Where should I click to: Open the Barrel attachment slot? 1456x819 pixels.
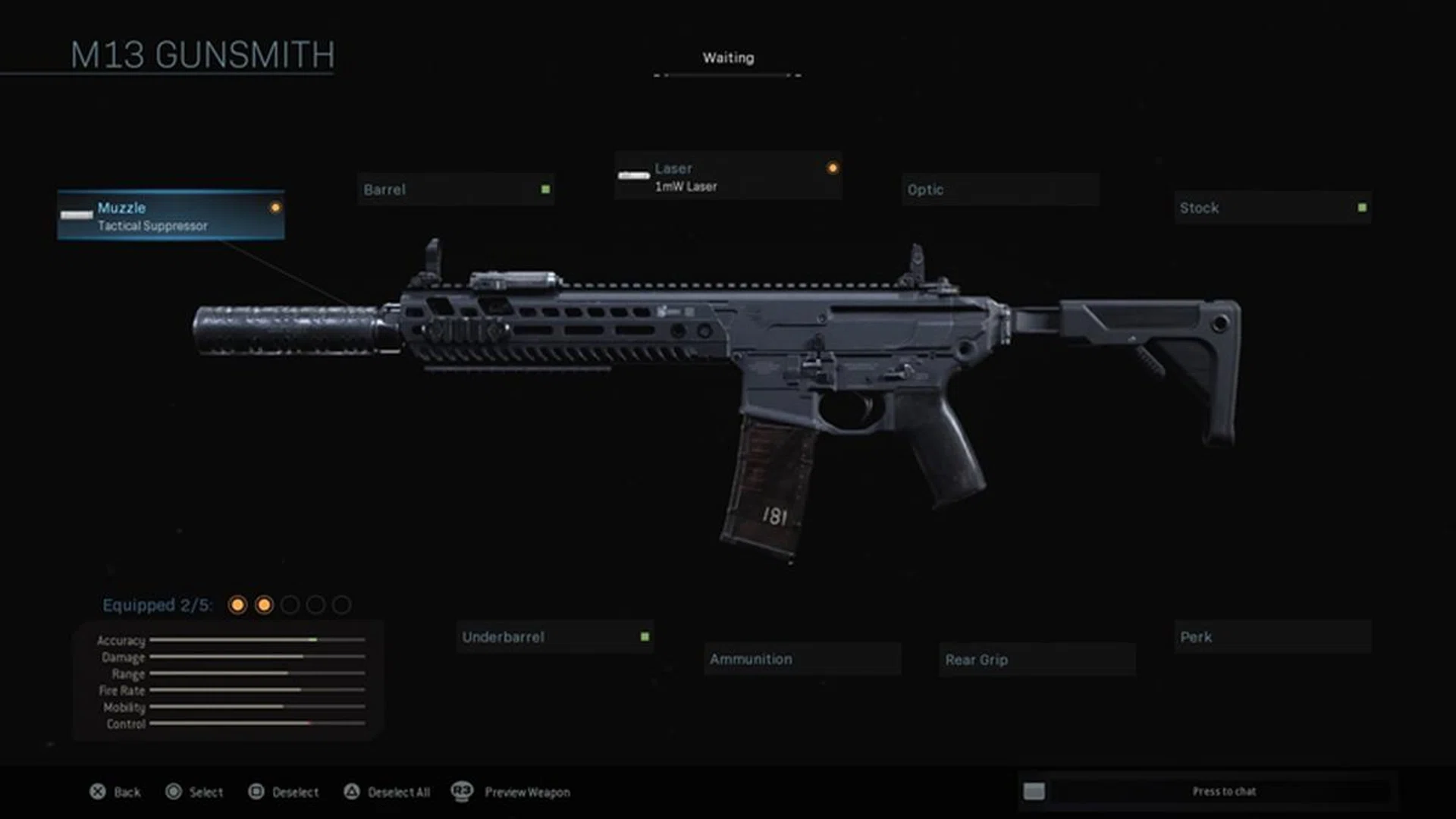(456, 190)
